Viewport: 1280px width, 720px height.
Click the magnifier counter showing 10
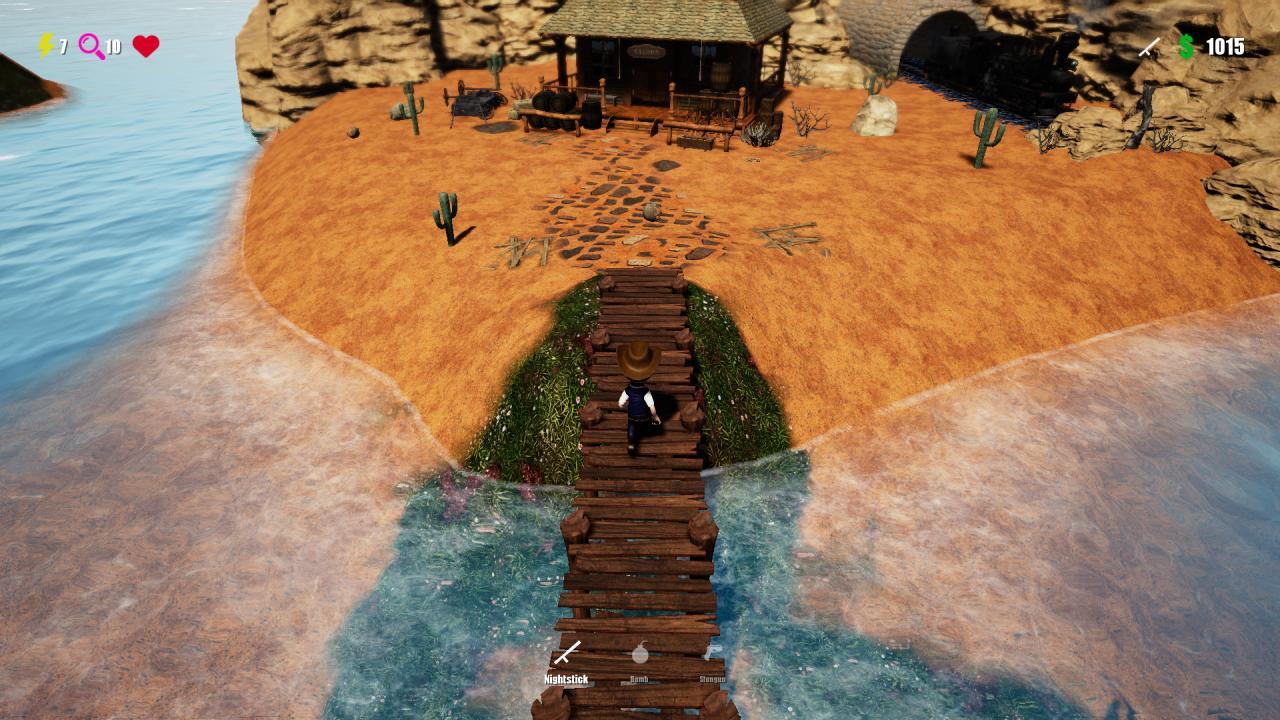112,46
